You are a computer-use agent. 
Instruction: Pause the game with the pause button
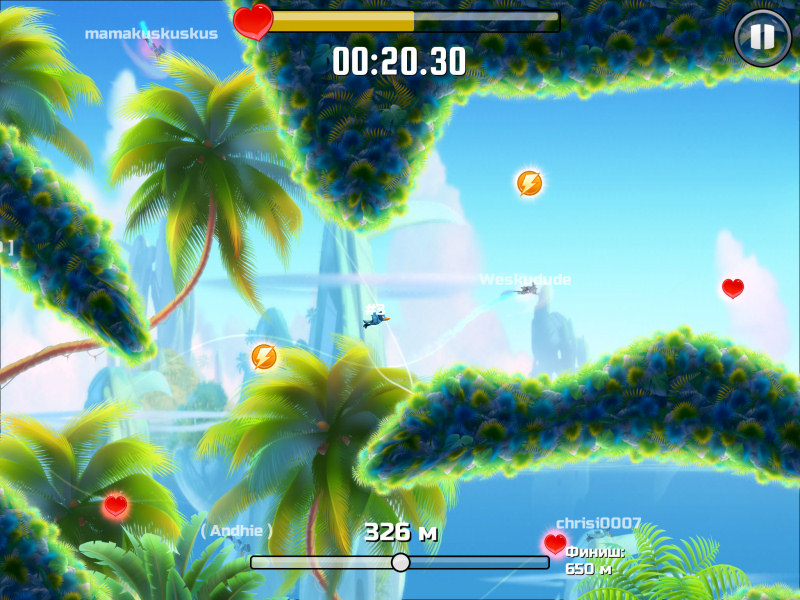coord(762,38)
